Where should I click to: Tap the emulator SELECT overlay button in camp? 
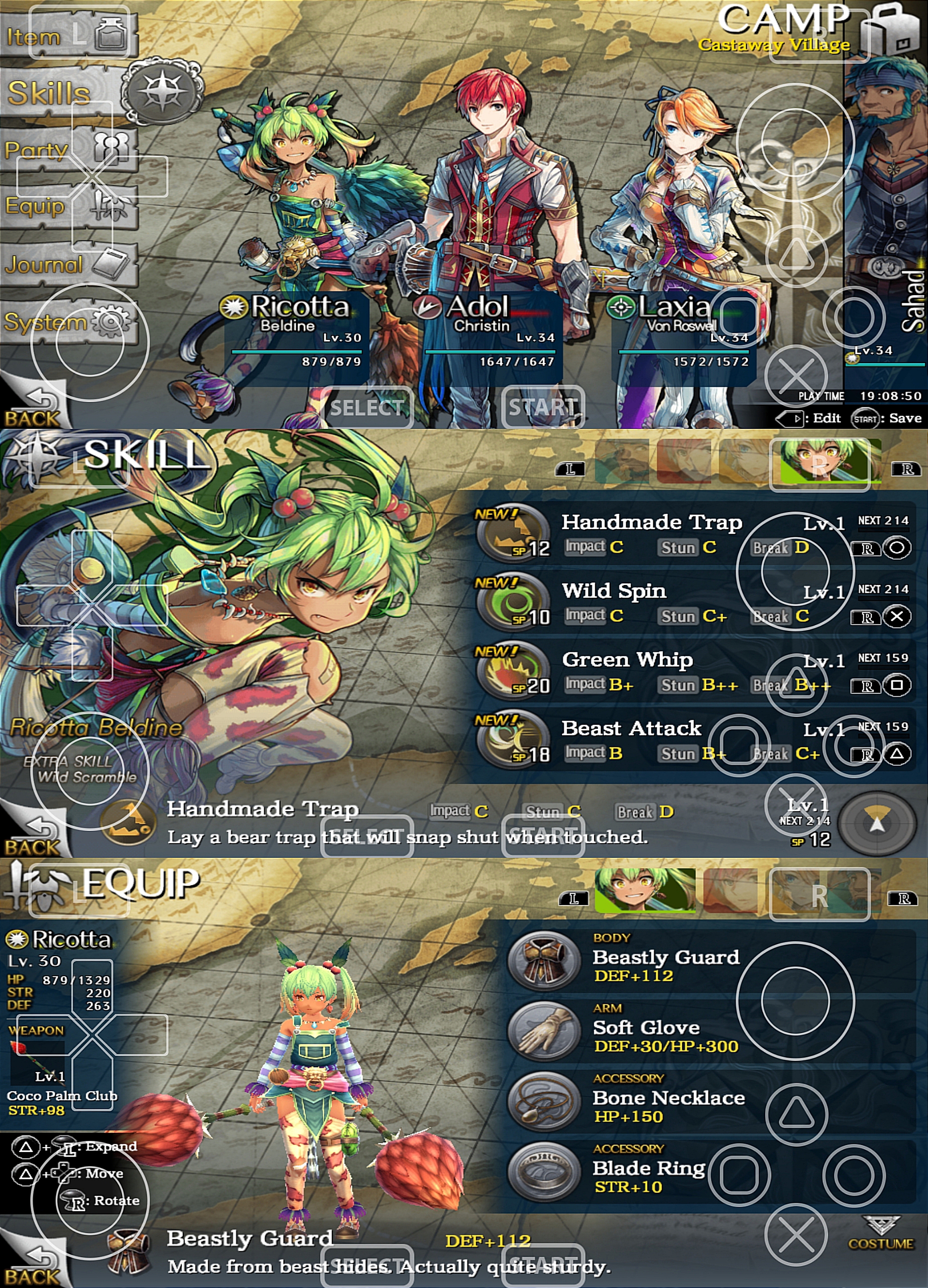(x=367, y=407)
